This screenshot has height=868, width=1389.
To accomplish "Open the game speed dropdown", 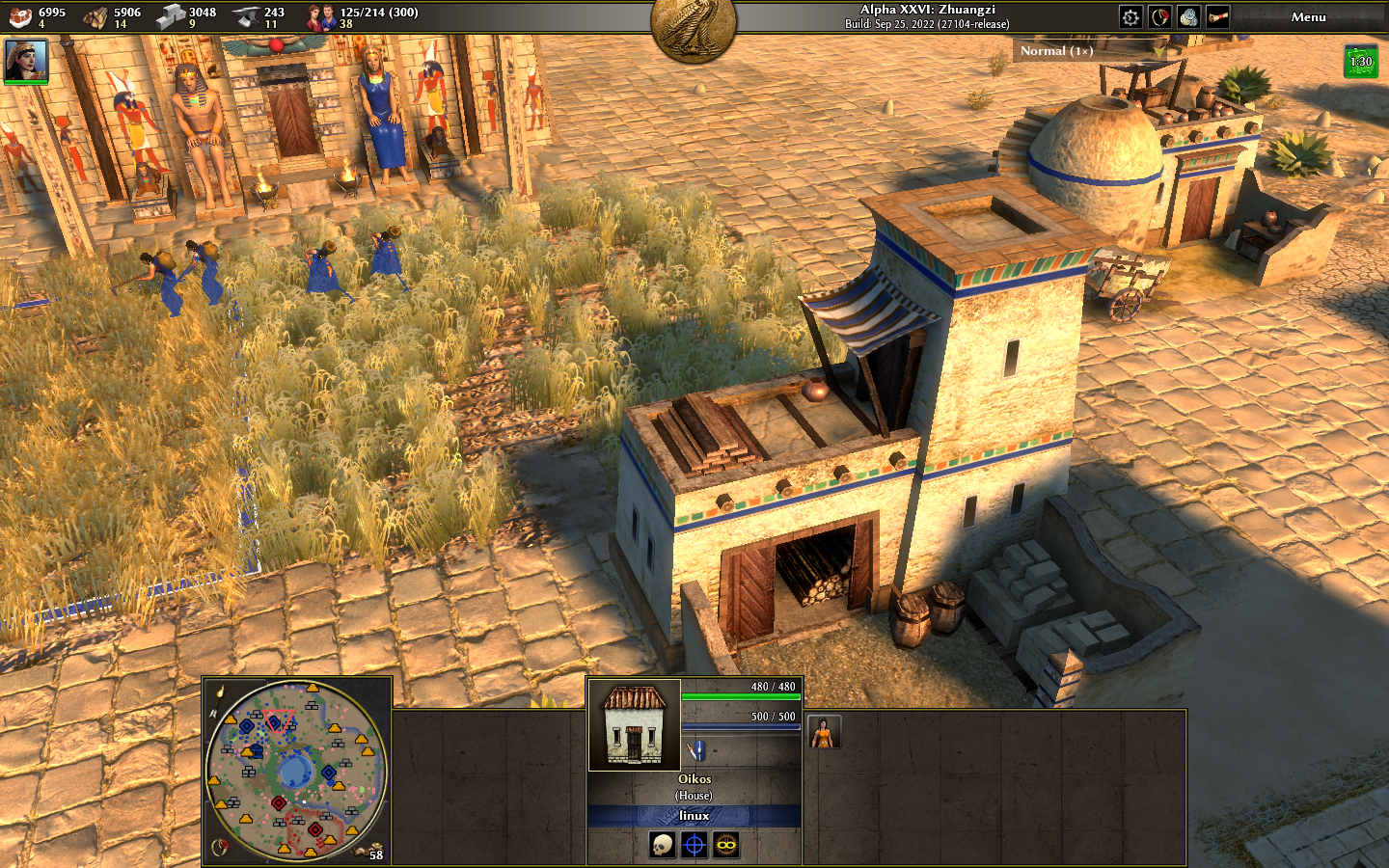I will tap(1057, 51).
